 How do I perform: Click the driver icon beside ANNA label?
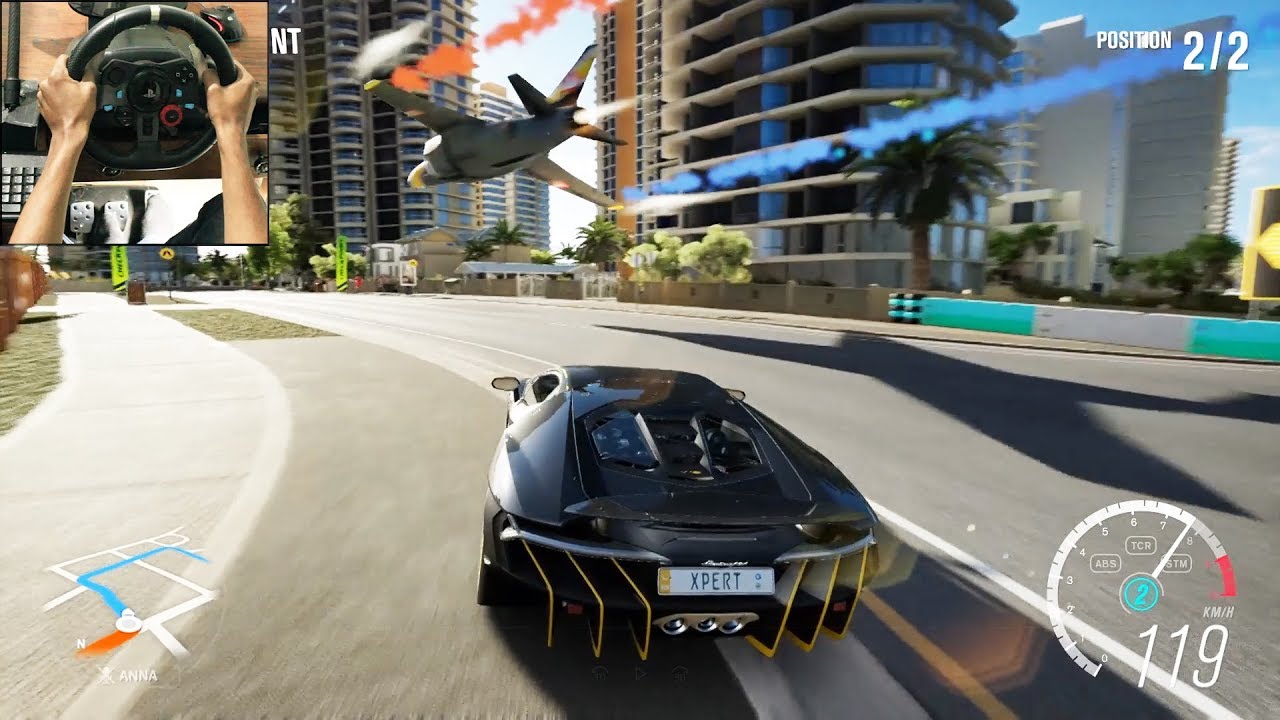(x=107, y=673)
